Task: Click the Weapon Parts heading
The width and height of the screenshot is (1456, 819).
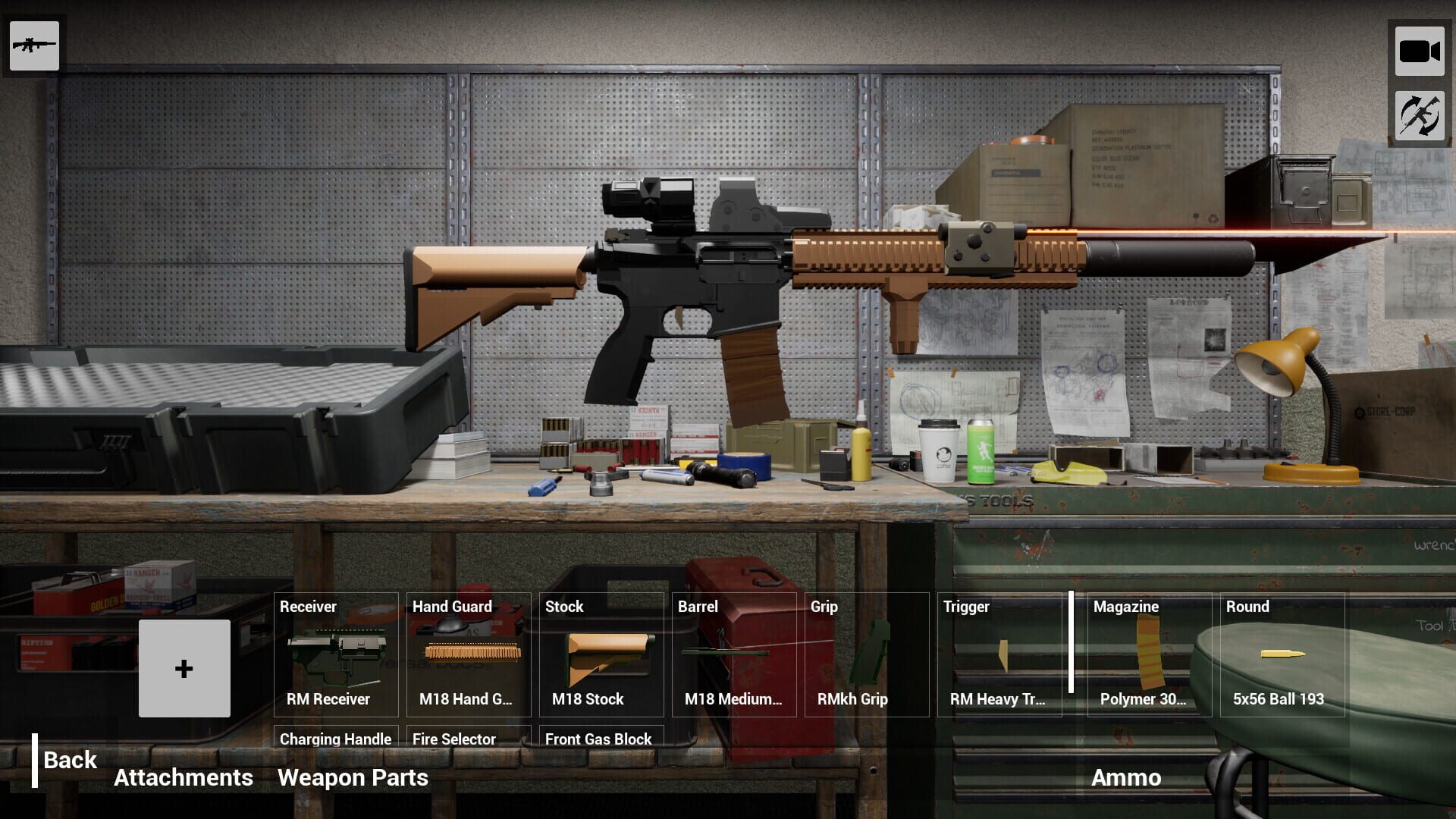Action: click(353, 777)
